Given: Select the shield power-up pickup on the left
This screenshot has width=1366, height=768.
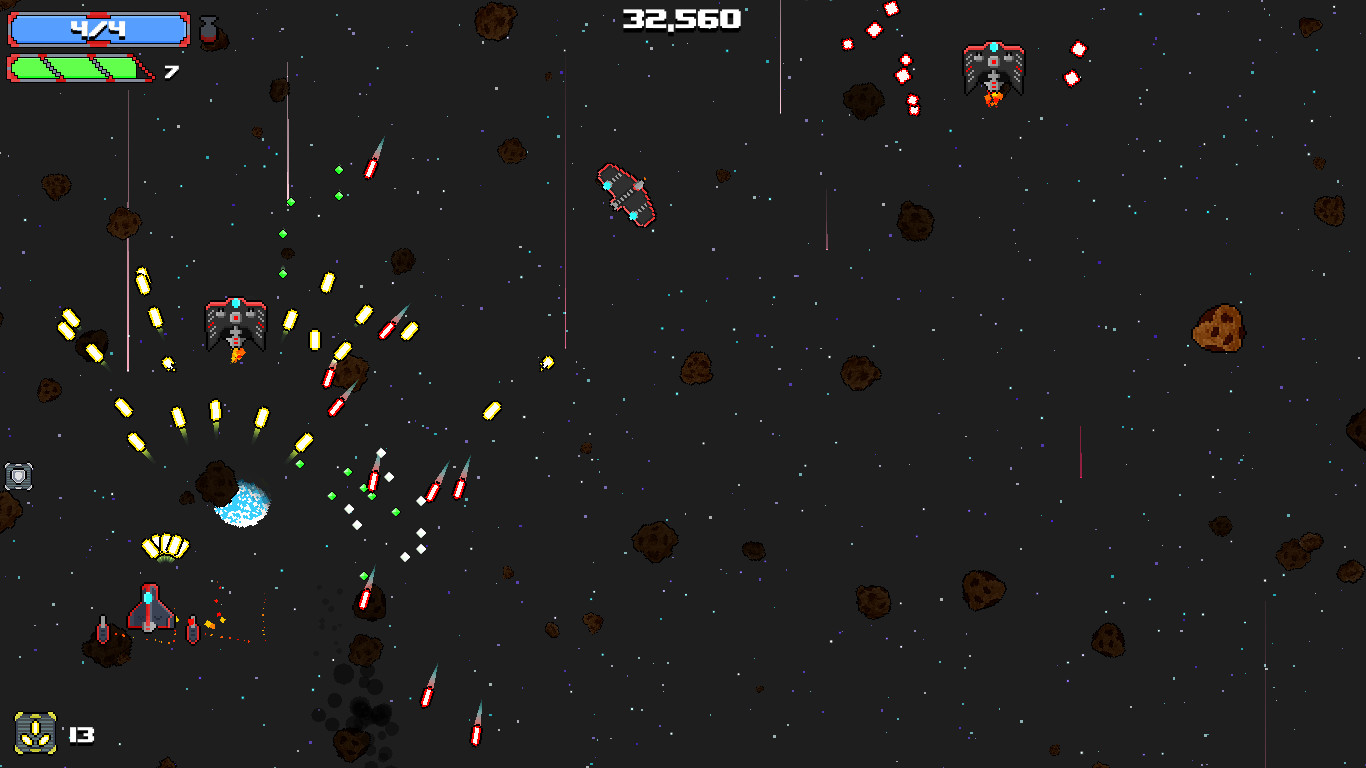Looking at the screenshot, I should 20,477.
